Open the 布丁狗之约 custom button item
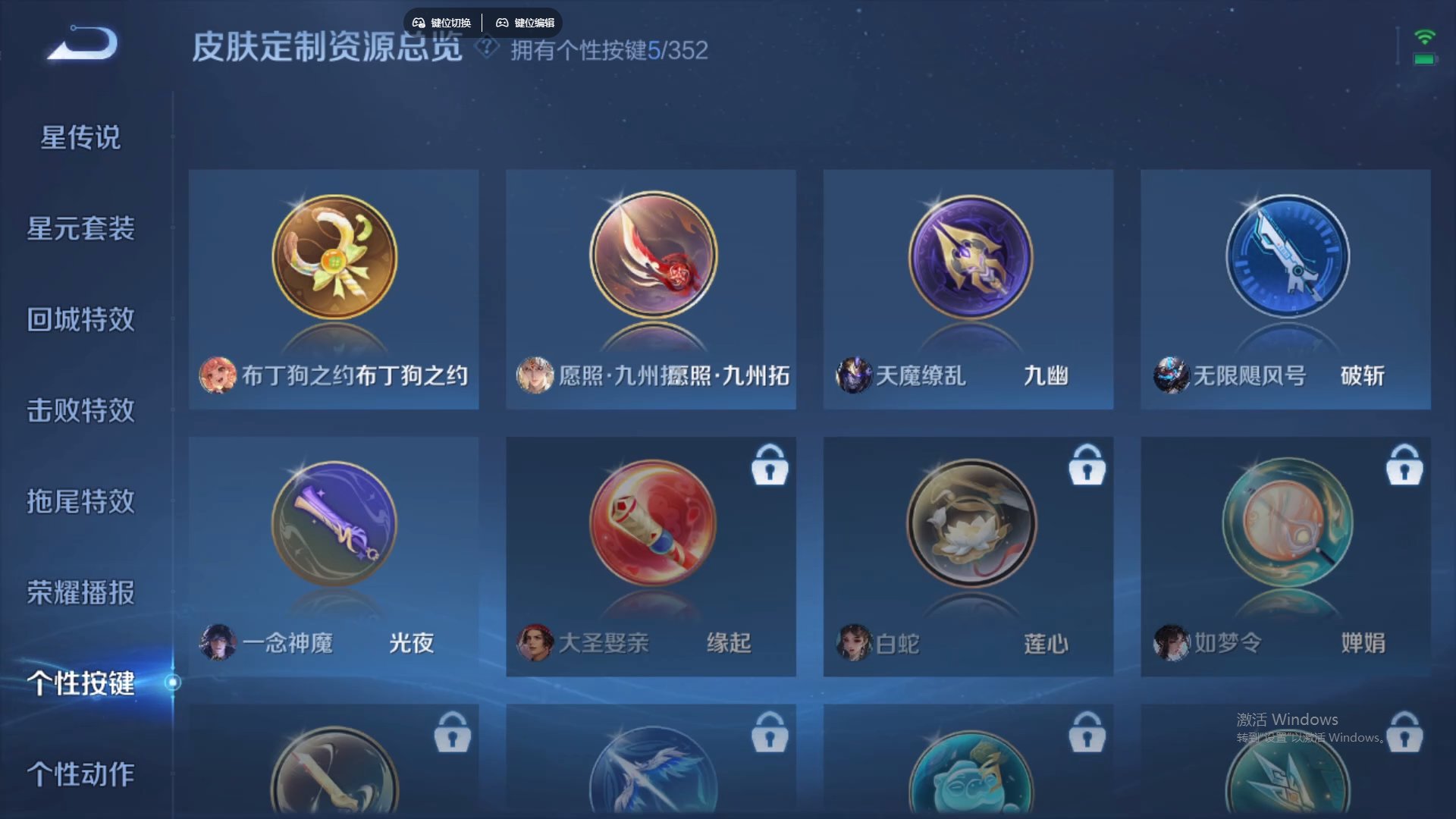This screenshot has width=1456, height=819. [x=334, y=256]
